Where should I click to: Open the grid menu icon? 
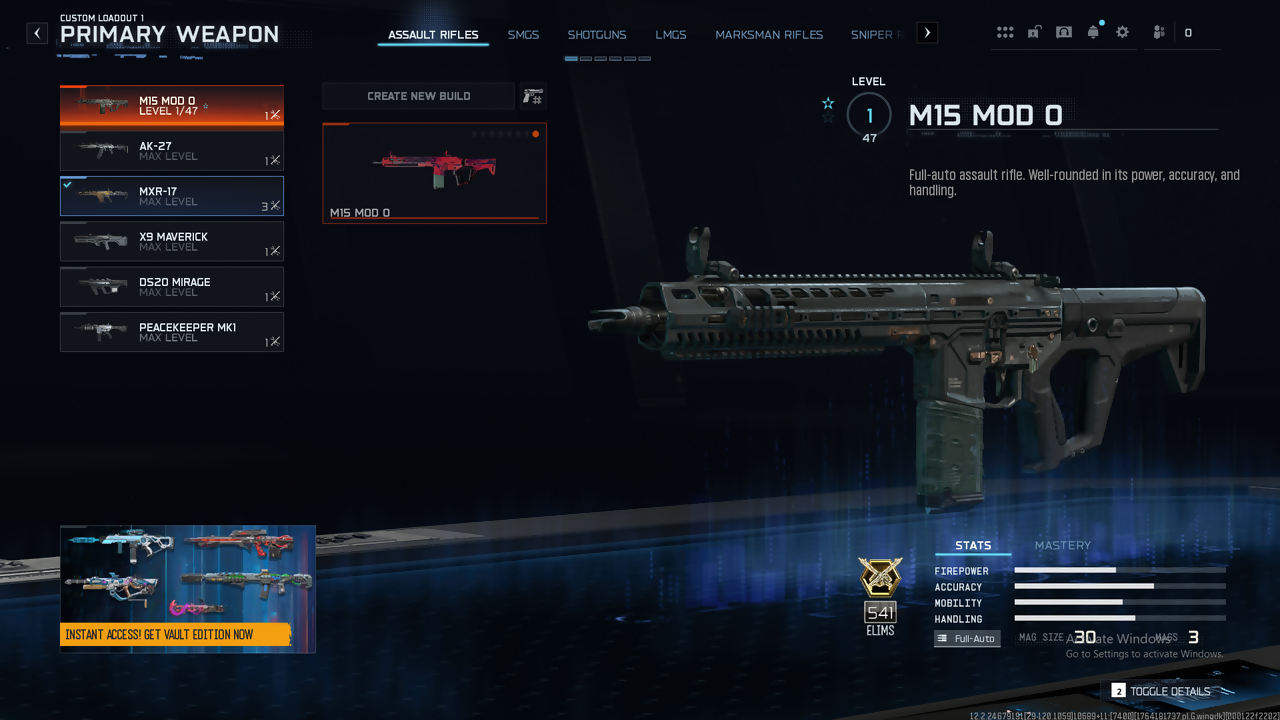[x=1005, y=33]
